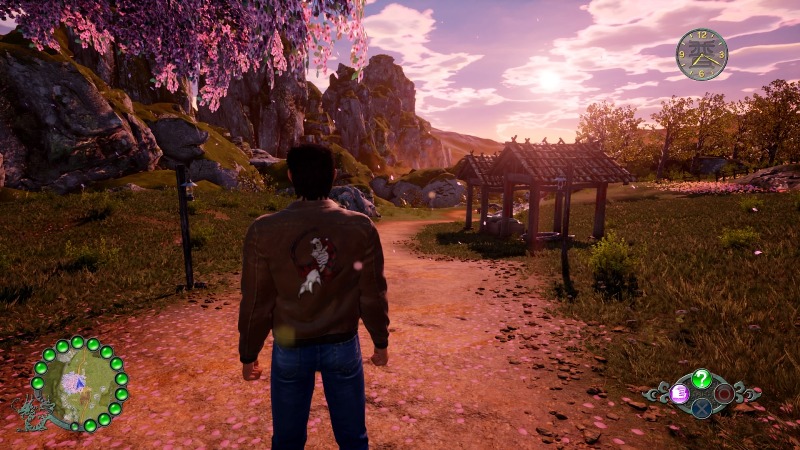Select the green question mark icon
This screenshot has width=800, height=450.
702,379
